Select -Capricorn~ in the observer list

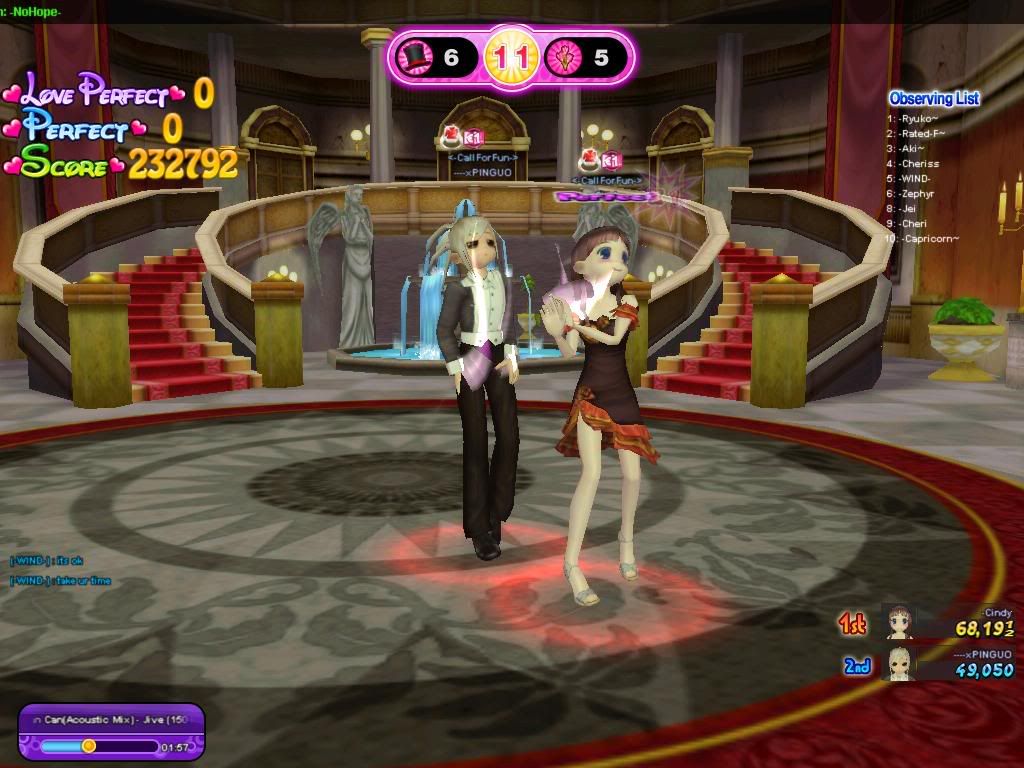(929, 238)
